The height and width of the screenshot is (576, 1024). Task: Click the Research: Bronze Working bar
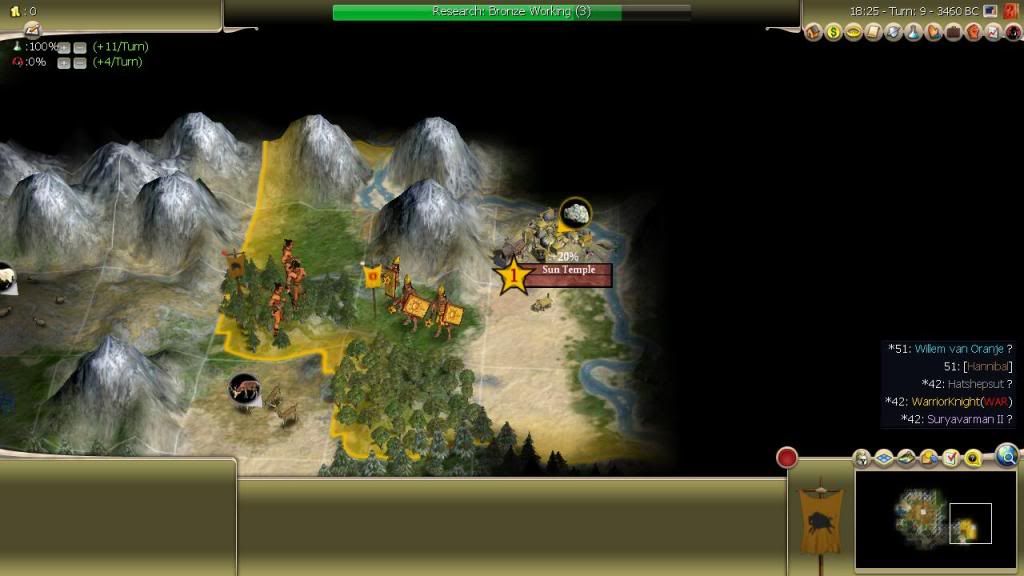point(511,11)
